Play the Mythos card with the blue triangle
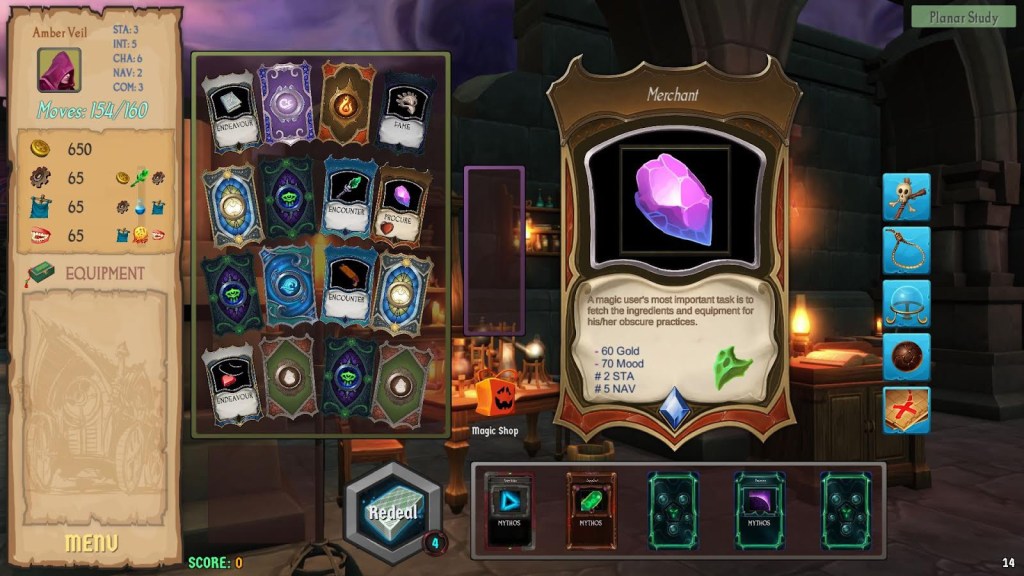This screenshot has height=576, width=1024. [510, 511]
